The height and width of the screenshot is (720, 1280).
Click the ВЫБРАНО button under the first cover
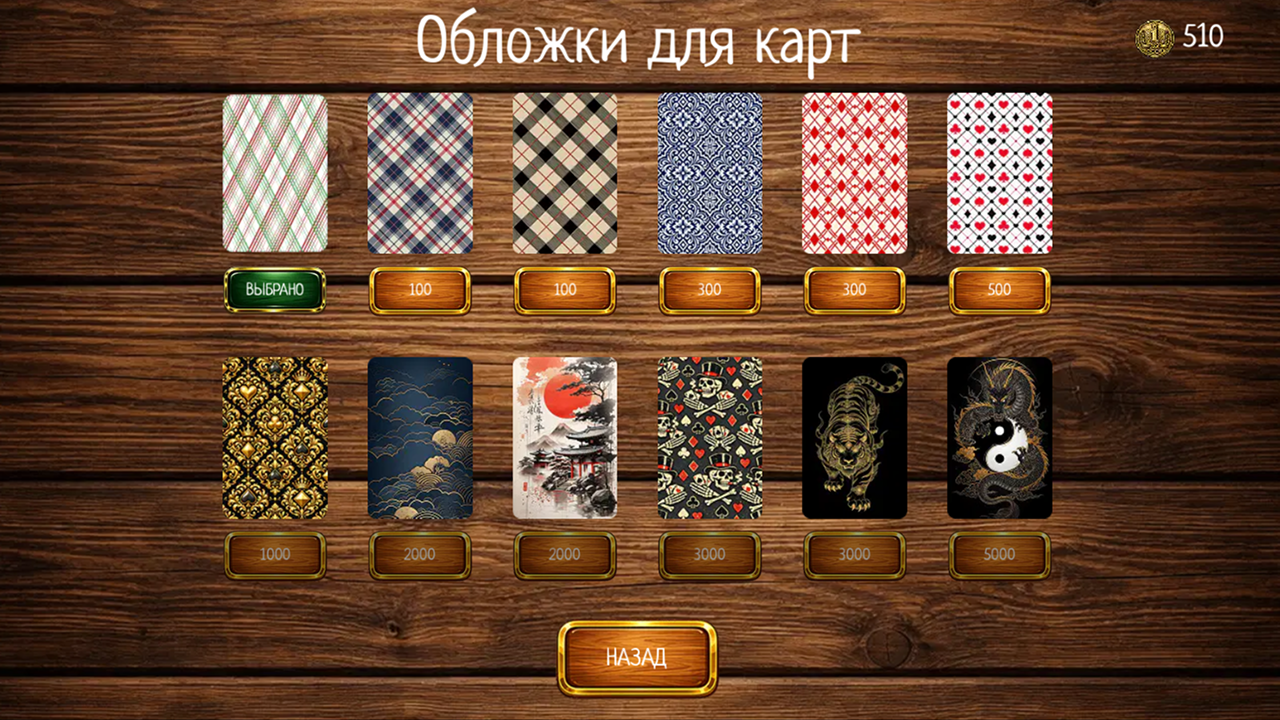pyautogui.click(x=275, y=289)
